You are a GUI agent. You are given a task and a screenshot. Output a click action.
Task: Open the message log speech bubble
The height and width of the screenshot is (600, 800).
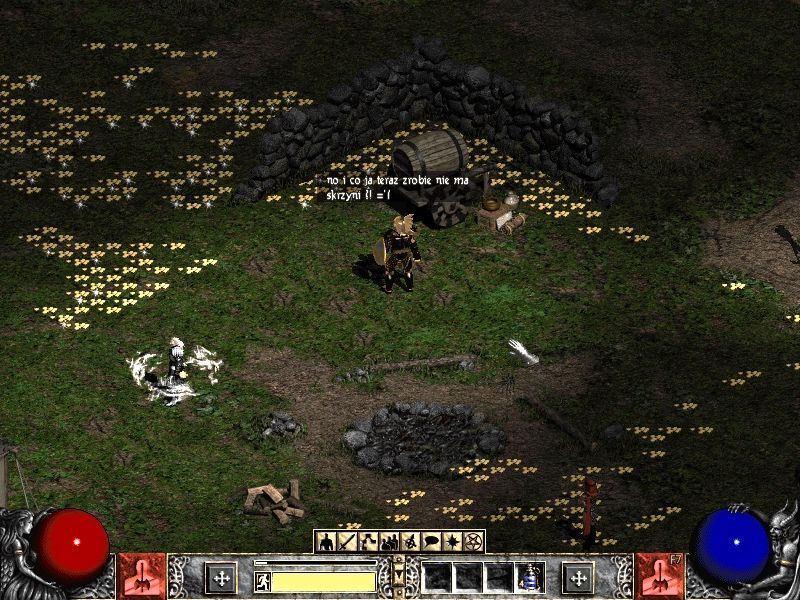[x=432, y=541]
